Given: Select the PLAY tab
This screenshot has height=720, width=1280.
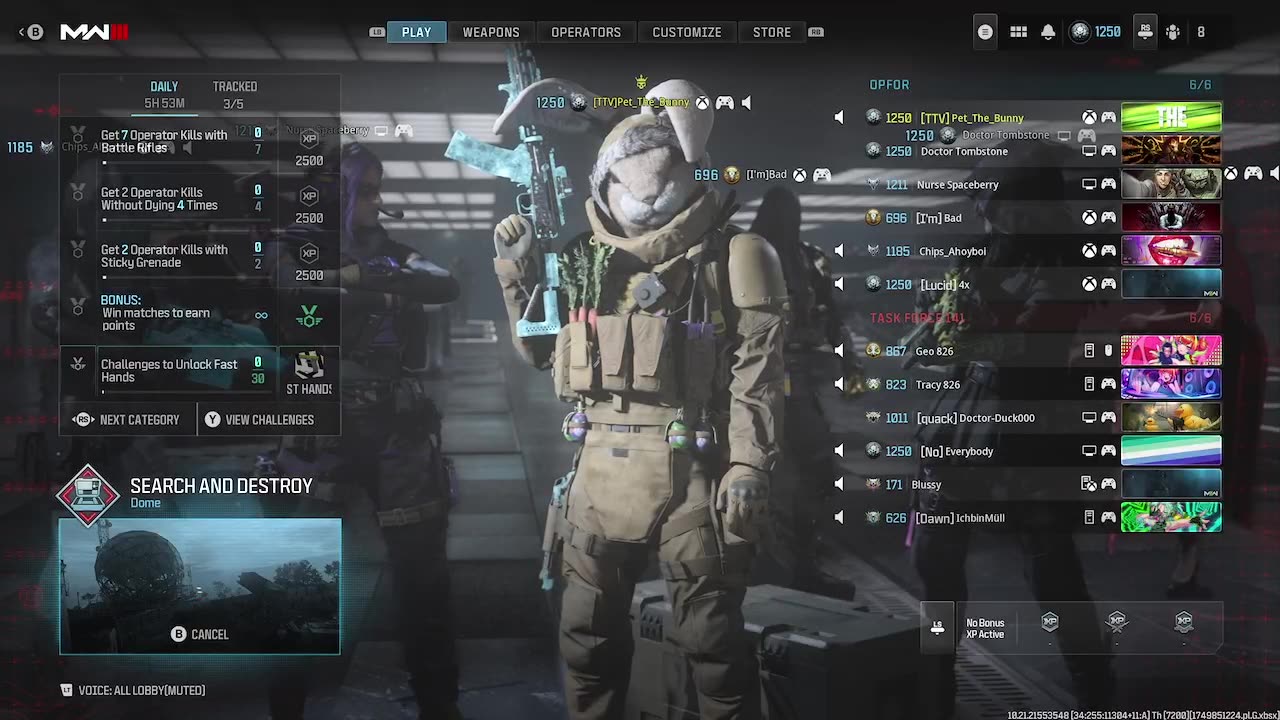Looking at the screenshot, I should click(x=416, y=32).
